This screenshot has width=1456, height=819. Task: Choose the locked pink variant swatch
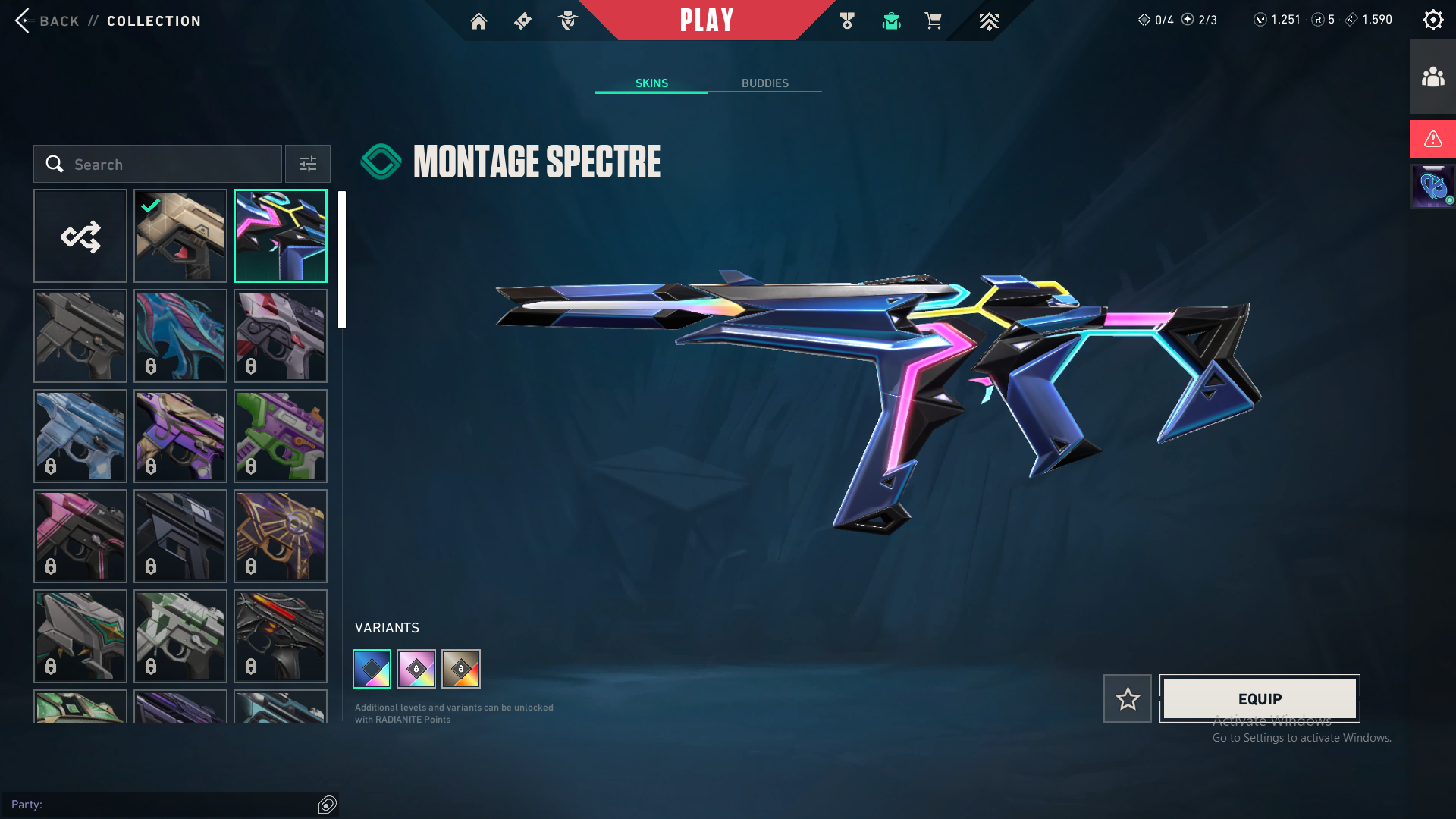pos(416,669)
